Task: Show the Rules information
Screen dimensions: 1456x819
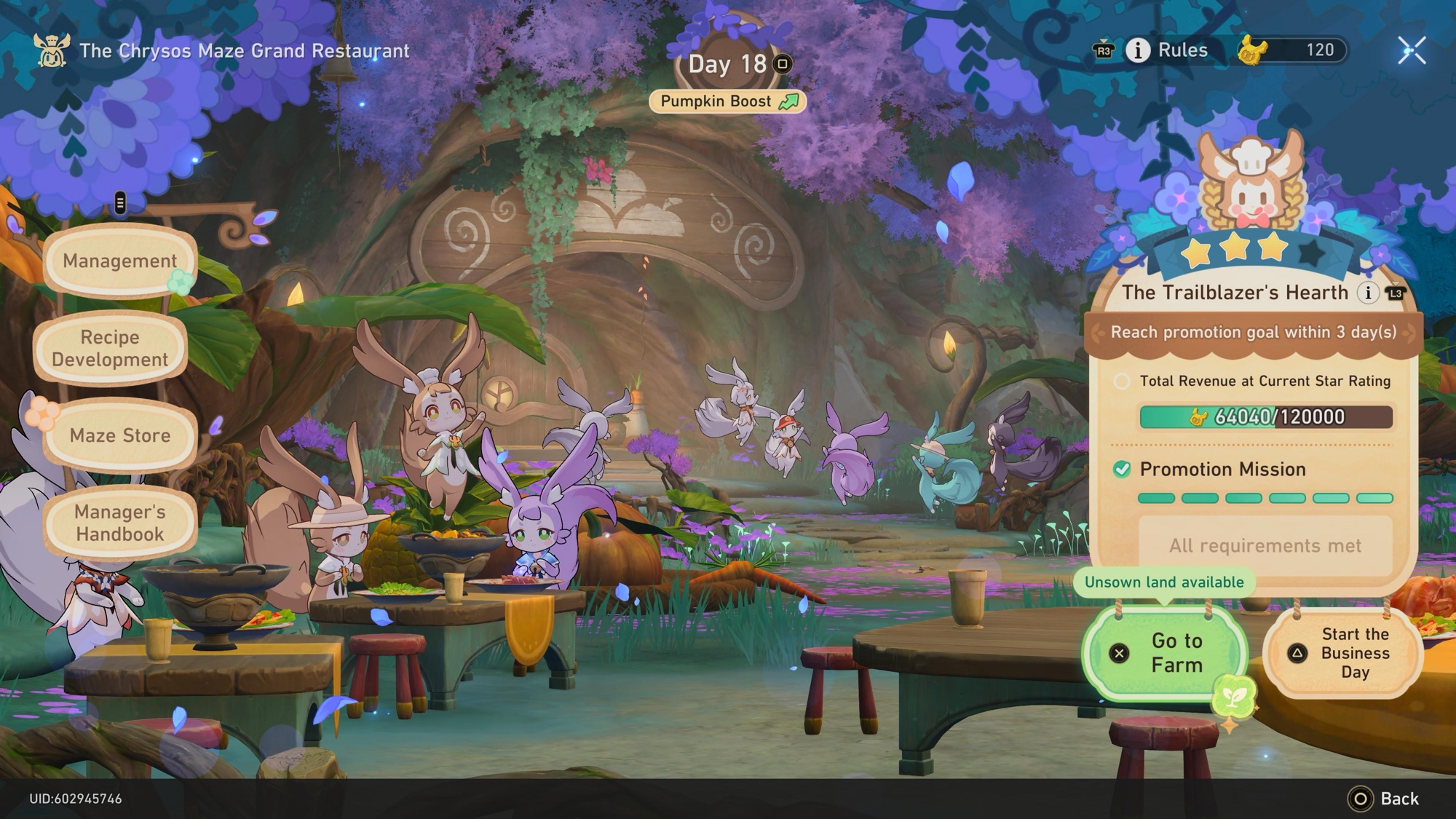Action: click(1168, 50)
